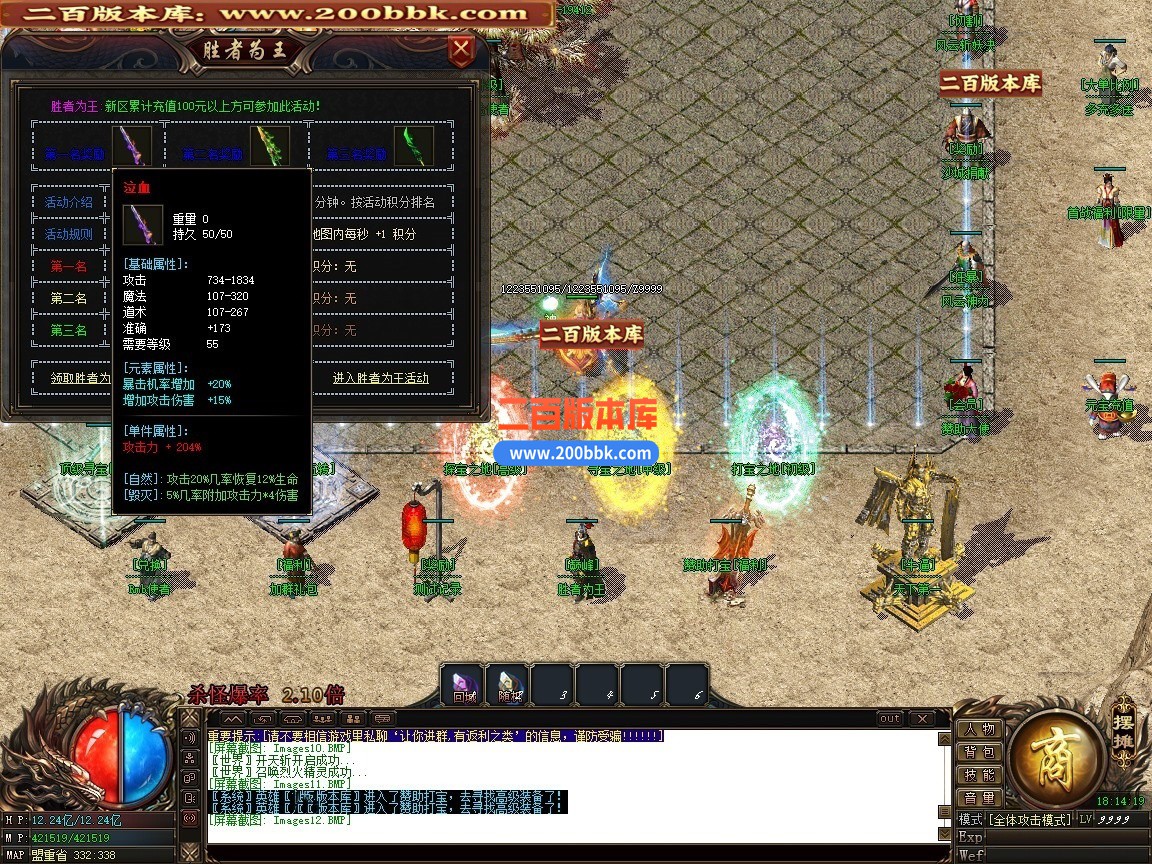This screenshot has height=864, width=1152.
Task: Select the second-place golden sword reward
Action: click(269, 146)
